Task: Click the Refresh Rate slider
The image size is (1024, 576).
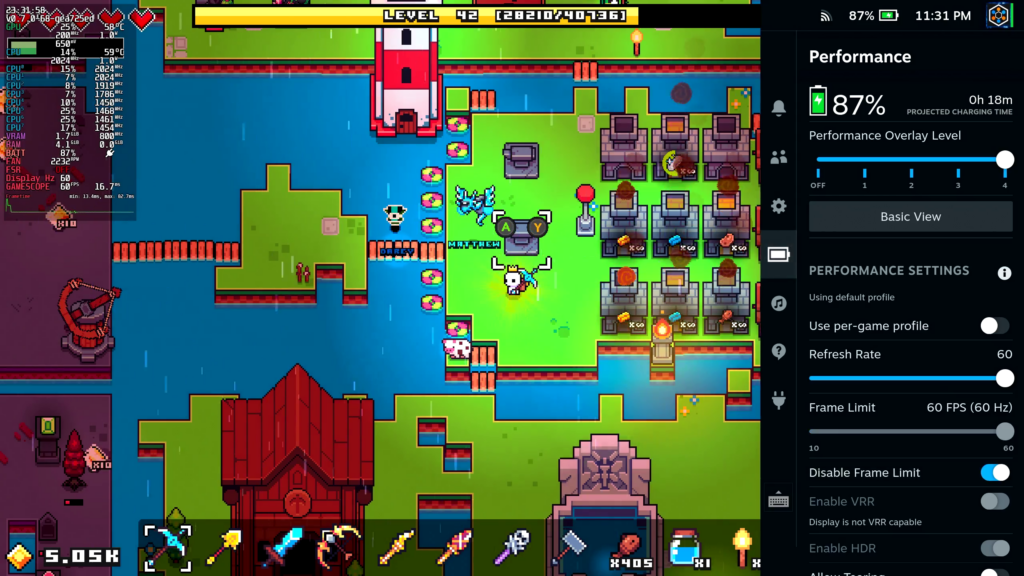Action: (910, 378)
